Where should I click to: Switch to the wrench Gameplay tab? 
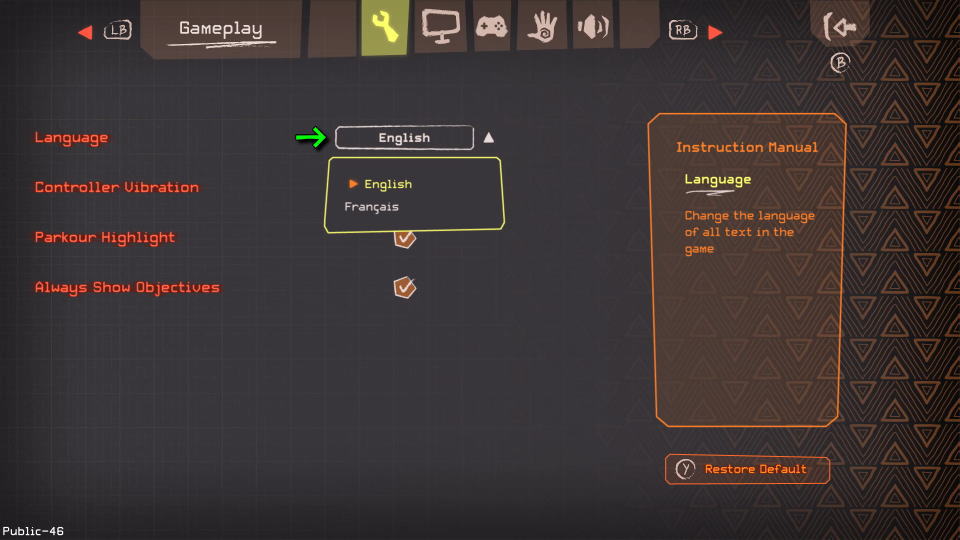point(384,27)
